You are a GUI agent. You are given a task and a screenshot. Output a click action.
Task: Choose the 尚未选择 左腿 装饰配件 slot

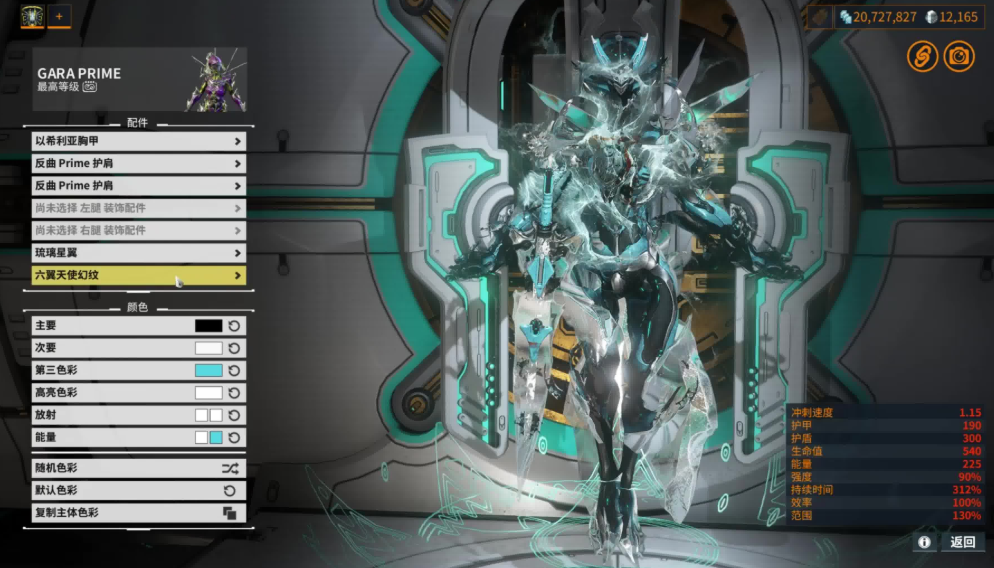(138, 208)
